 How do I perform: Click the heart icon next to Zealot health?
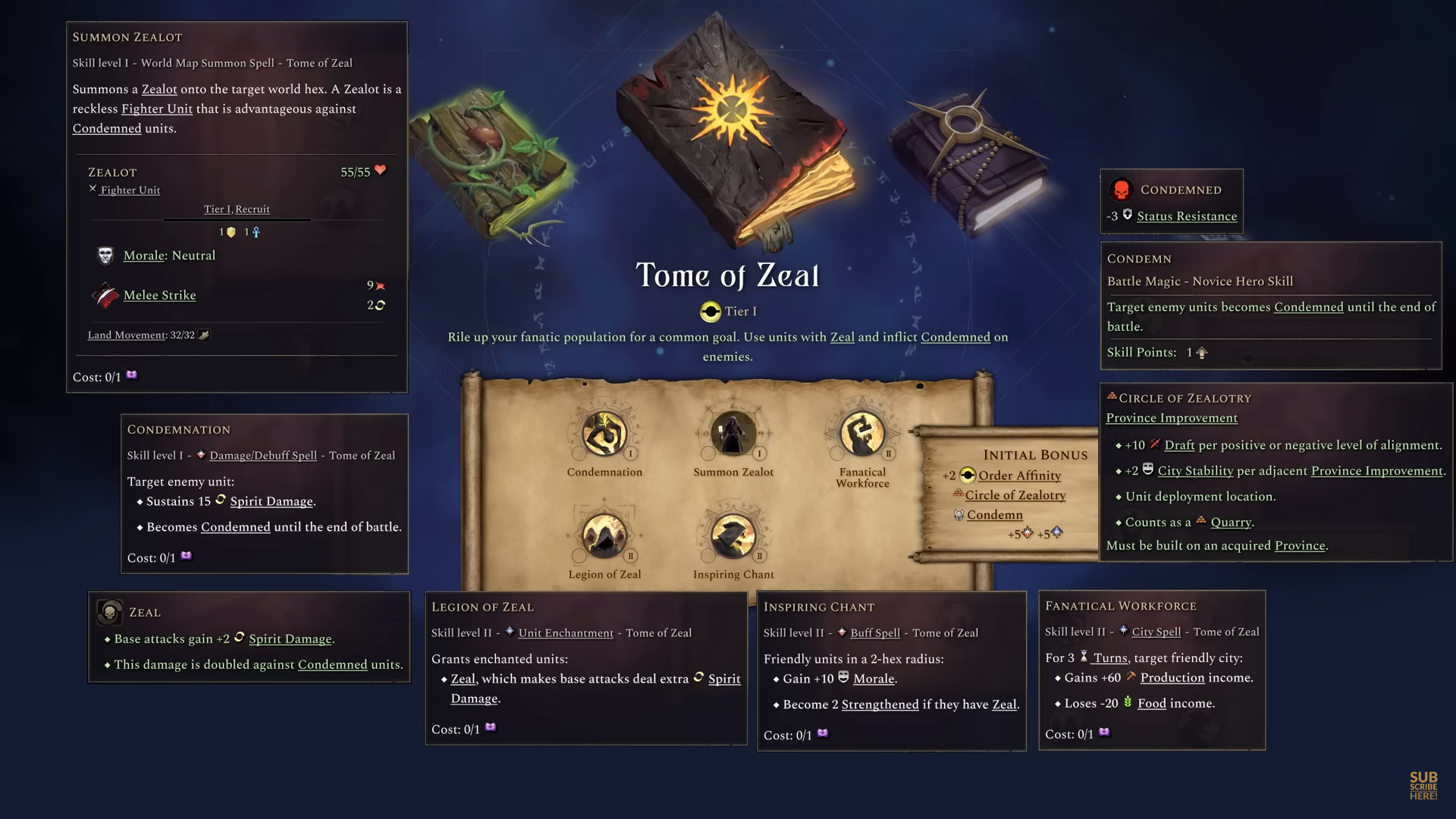(x=380, y=170)
